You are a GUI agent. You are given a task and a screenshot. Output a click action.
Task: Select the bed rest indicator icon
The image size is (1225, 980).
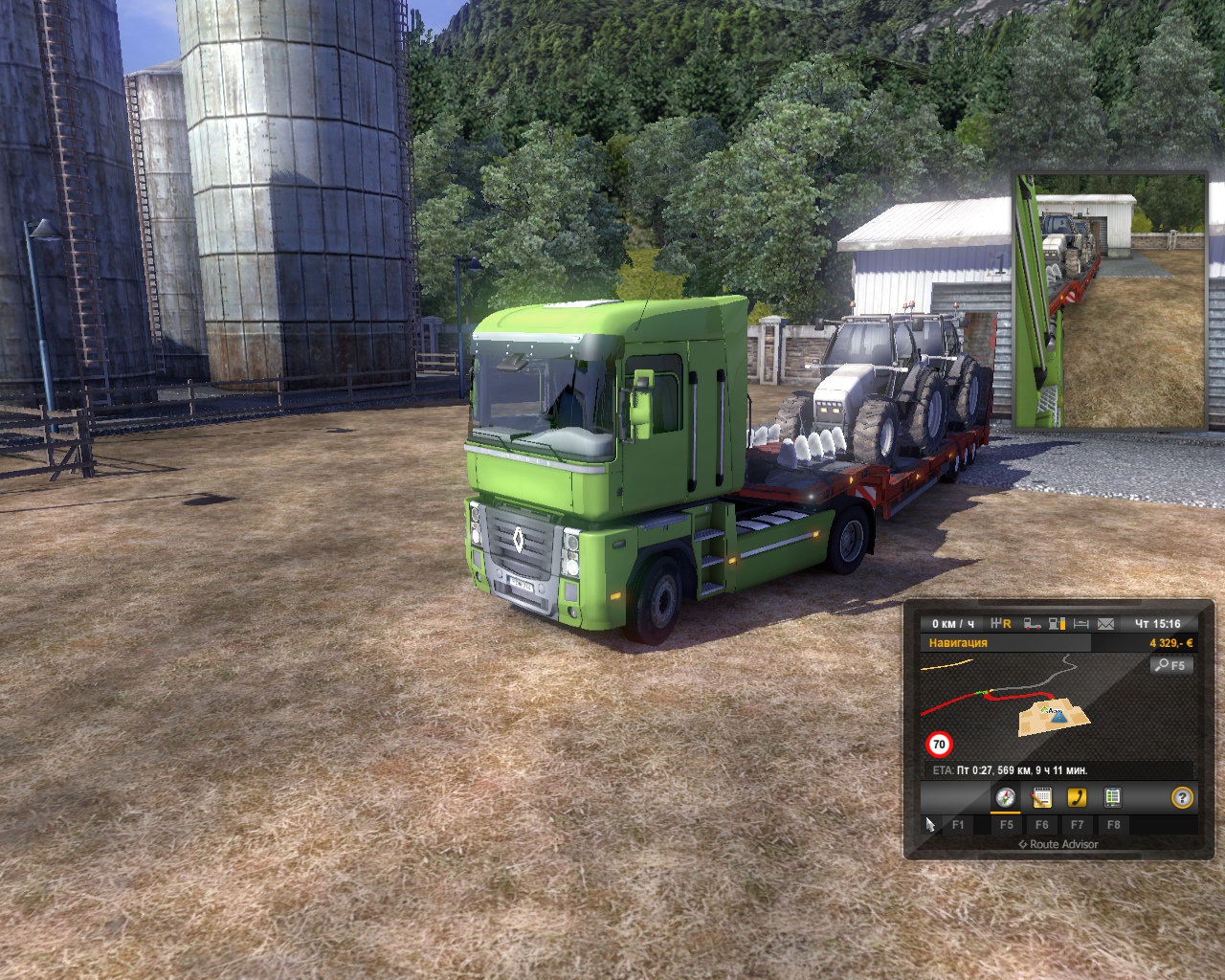tap(1081, 624)
